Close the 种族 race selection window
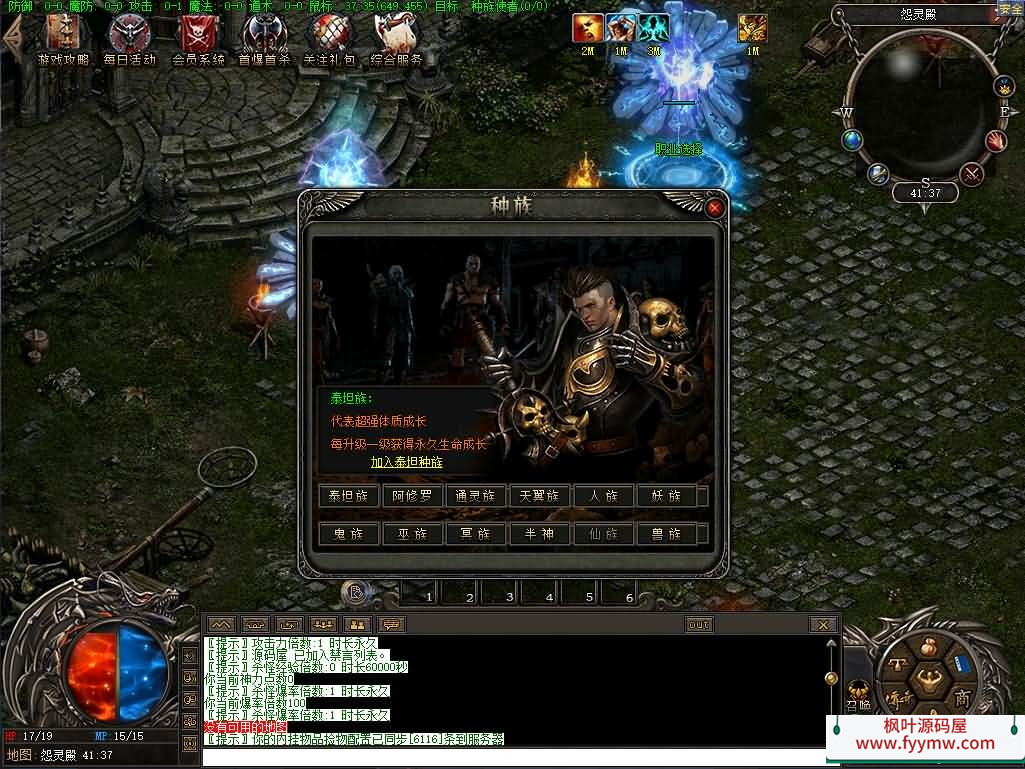This screenshot has height=769, width=1025. pyautogui.click(x=714, y=208)
